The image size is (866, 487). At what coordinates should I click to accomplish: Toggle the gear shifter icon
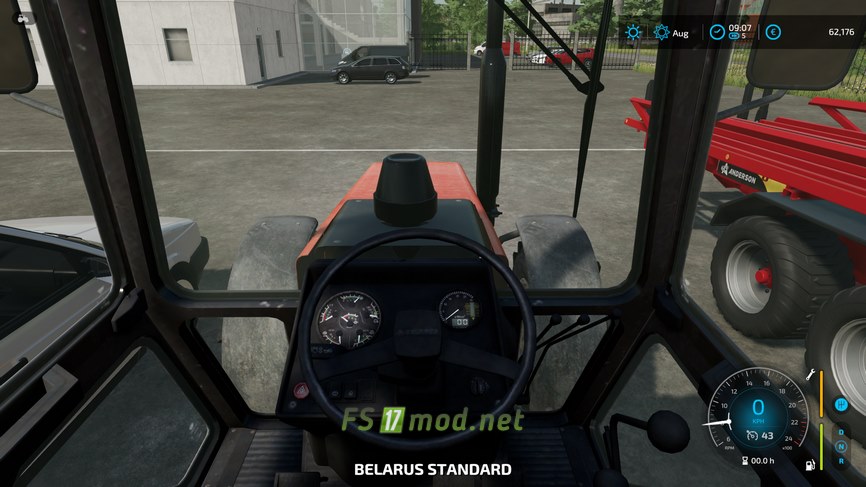tap(841, 404)
